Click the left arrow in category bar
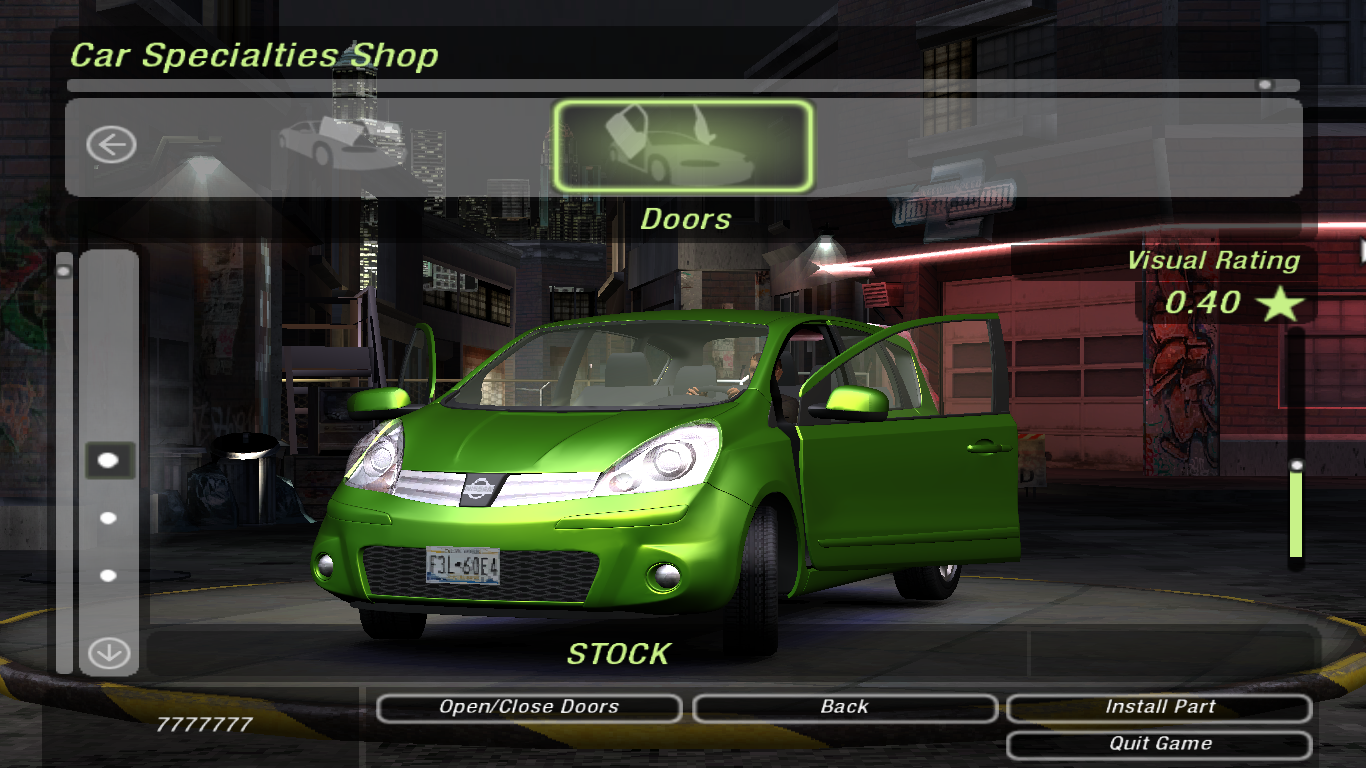 coord(110,145)
